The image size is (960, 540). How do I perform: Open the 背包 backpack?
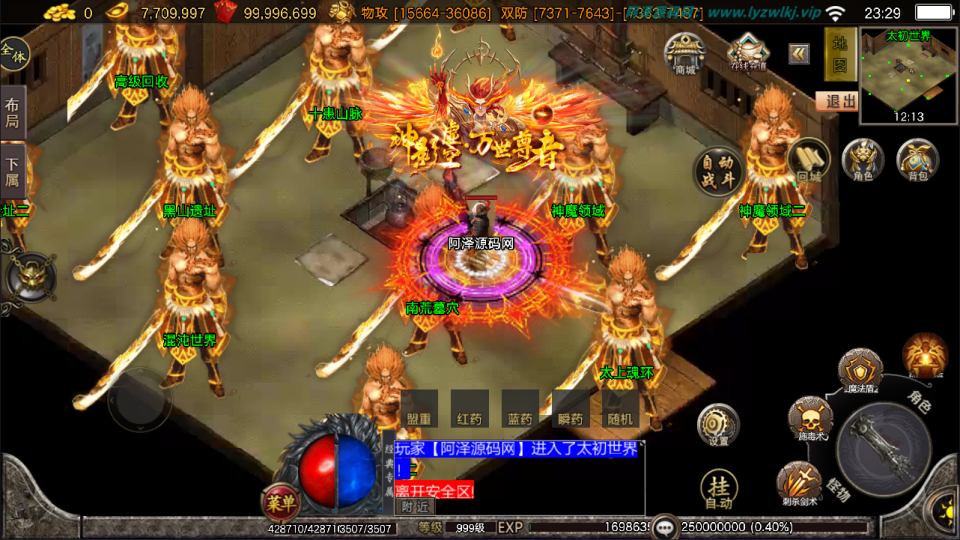point(916,162)
